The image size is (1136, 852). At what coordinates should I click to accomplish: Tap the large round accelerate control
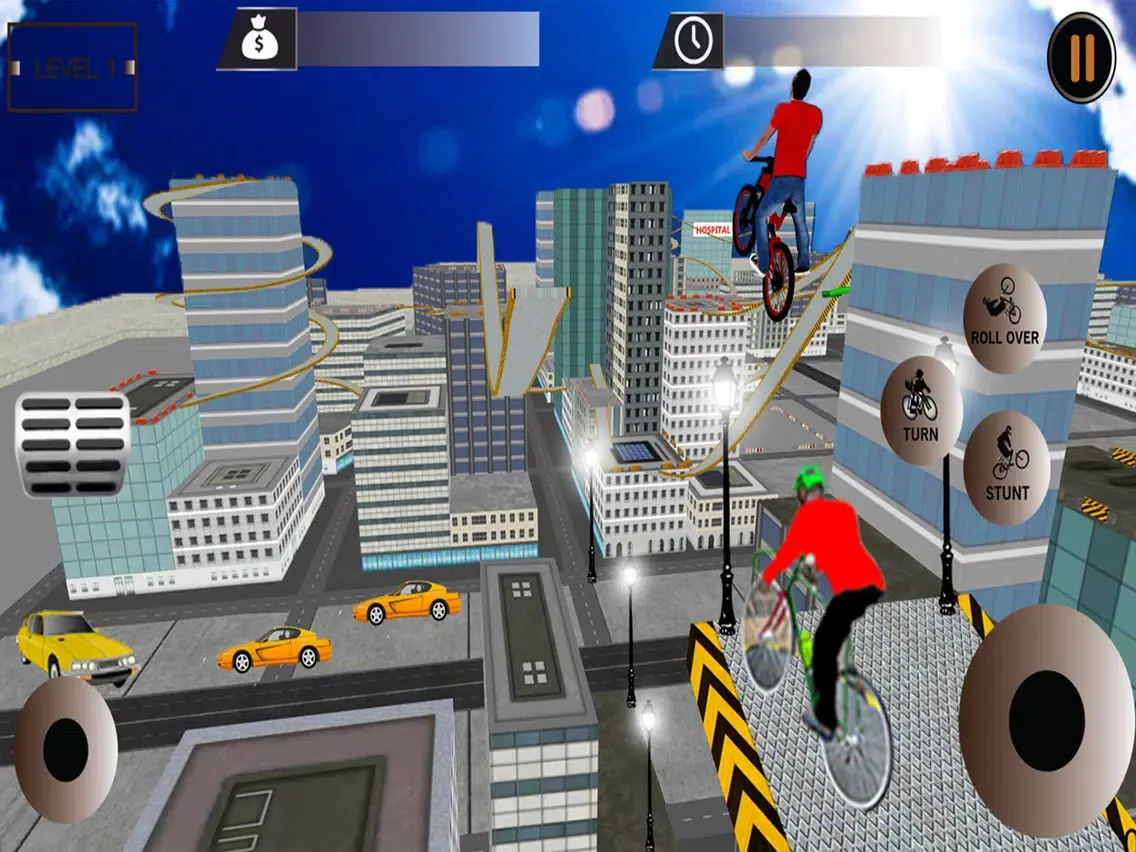(x=1046, y=720)
